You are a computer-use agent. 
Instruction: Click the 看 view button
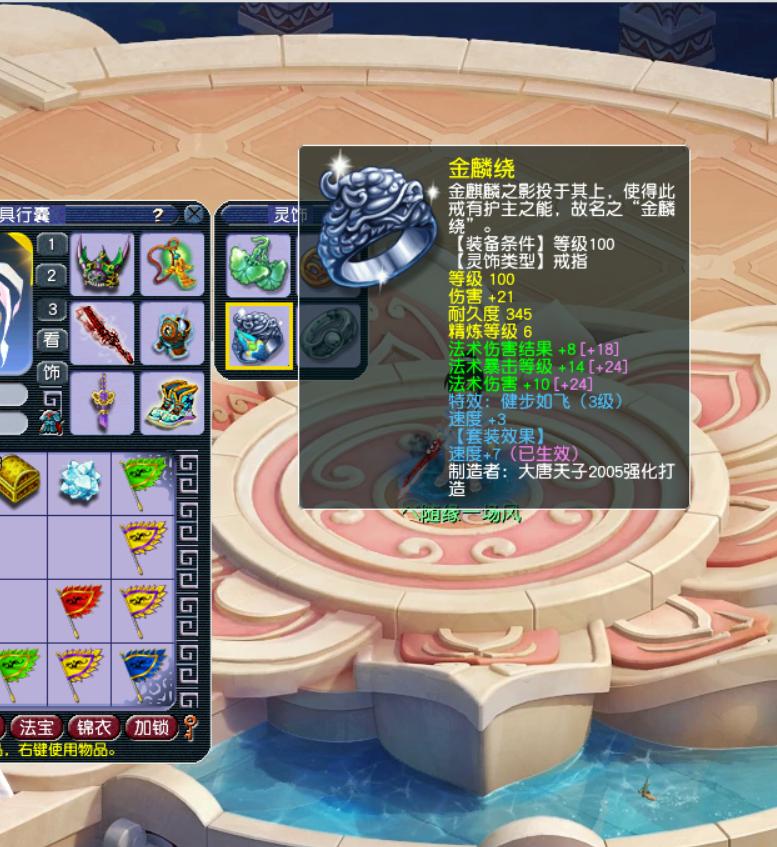click(52, 340)
